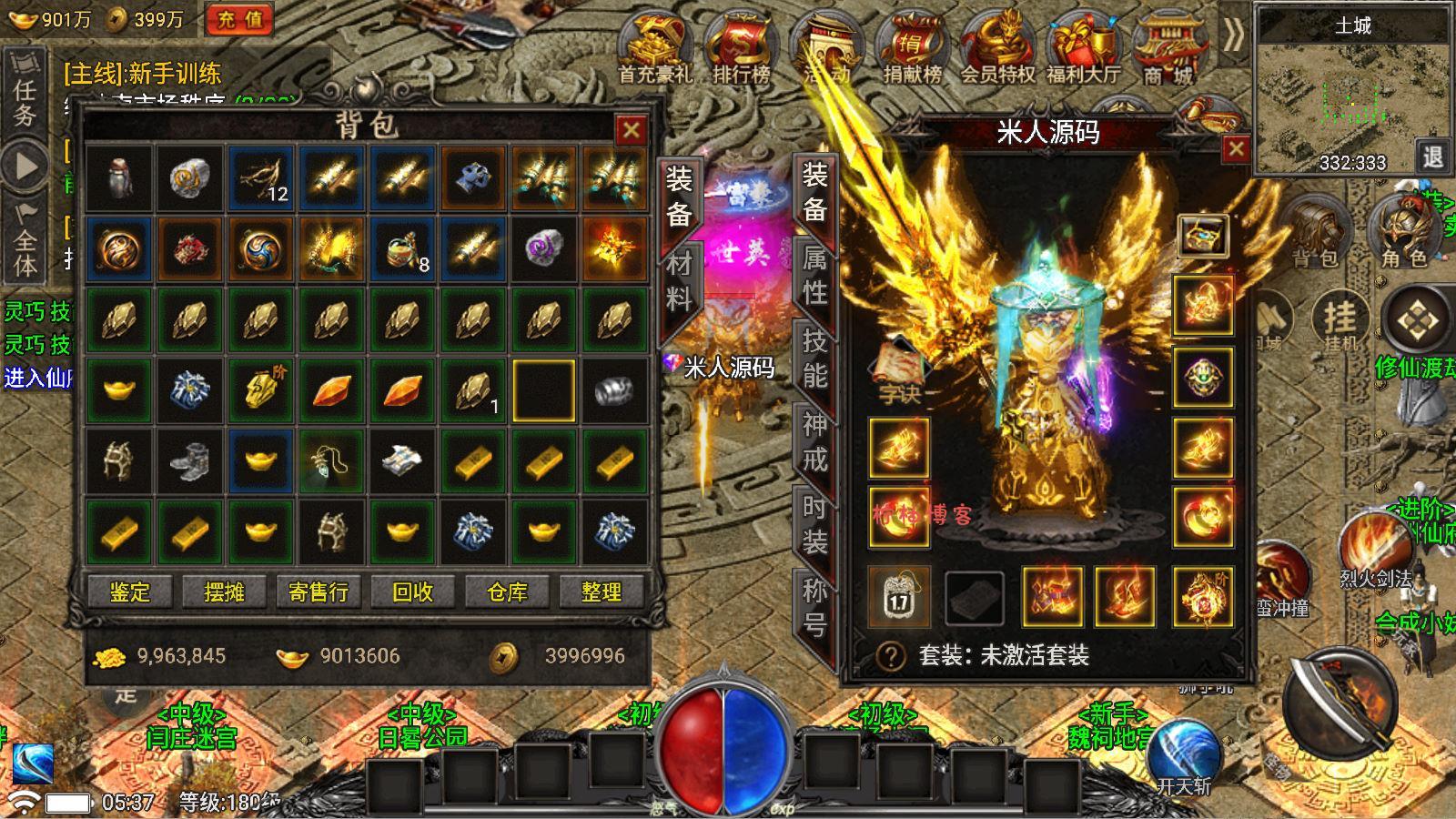Close the 背包 backpack window

click(x=631, y=131)
